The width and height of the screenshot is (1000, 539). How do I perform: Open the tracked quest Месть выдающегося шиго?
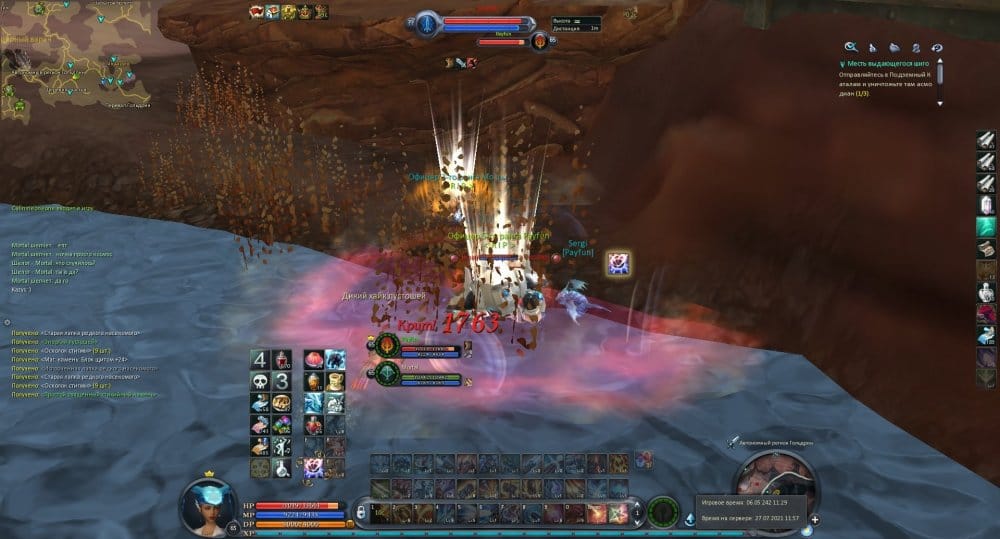(885, 64)
